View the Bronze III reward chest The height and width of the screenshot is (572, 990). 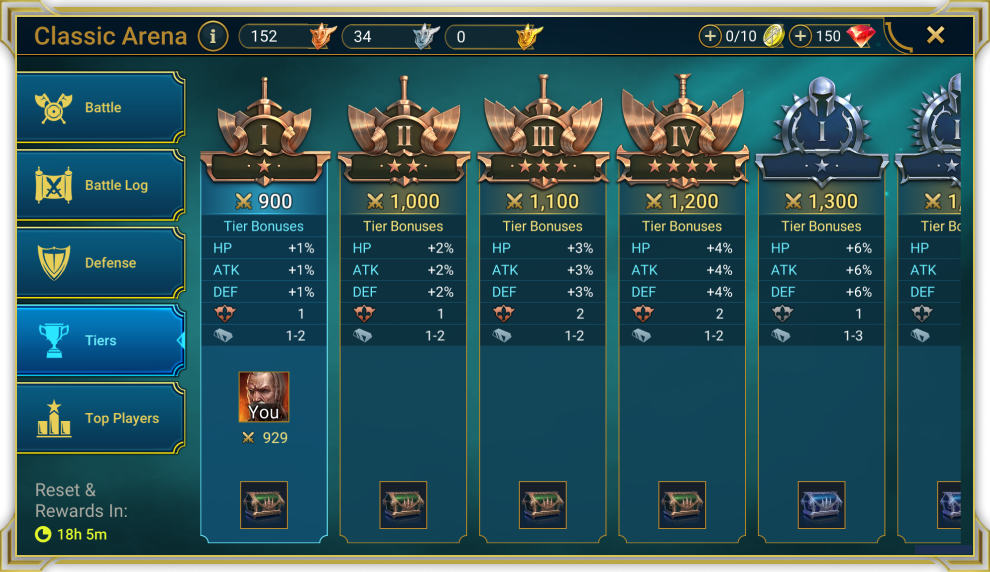tap(543, 505)
